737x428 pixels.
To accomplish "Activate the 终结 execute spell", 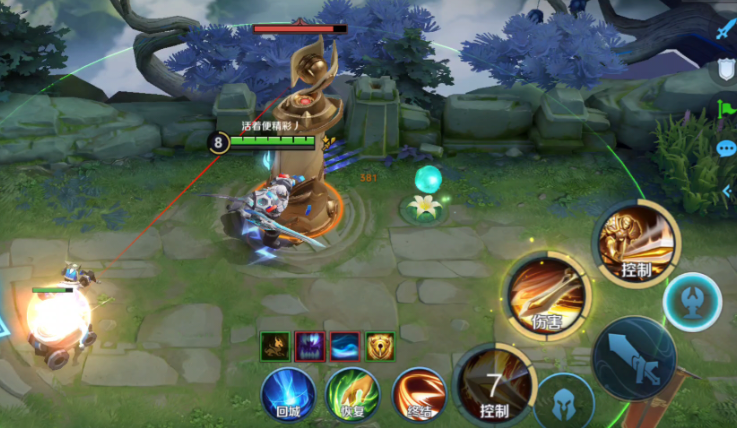I will tap(418, 392).
